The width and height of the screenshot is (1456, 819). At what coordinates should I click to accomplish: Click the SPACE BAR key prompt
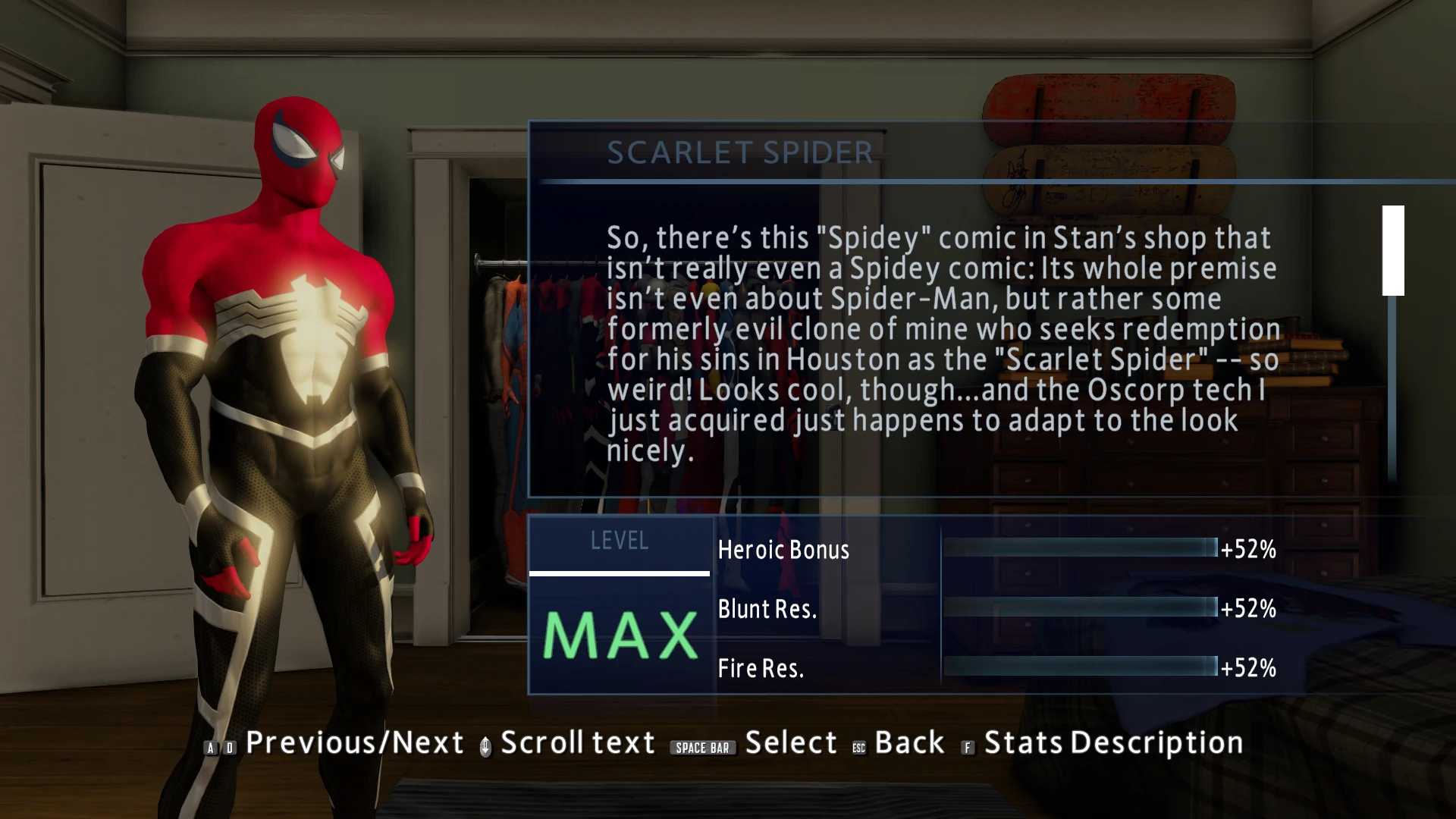702,747
